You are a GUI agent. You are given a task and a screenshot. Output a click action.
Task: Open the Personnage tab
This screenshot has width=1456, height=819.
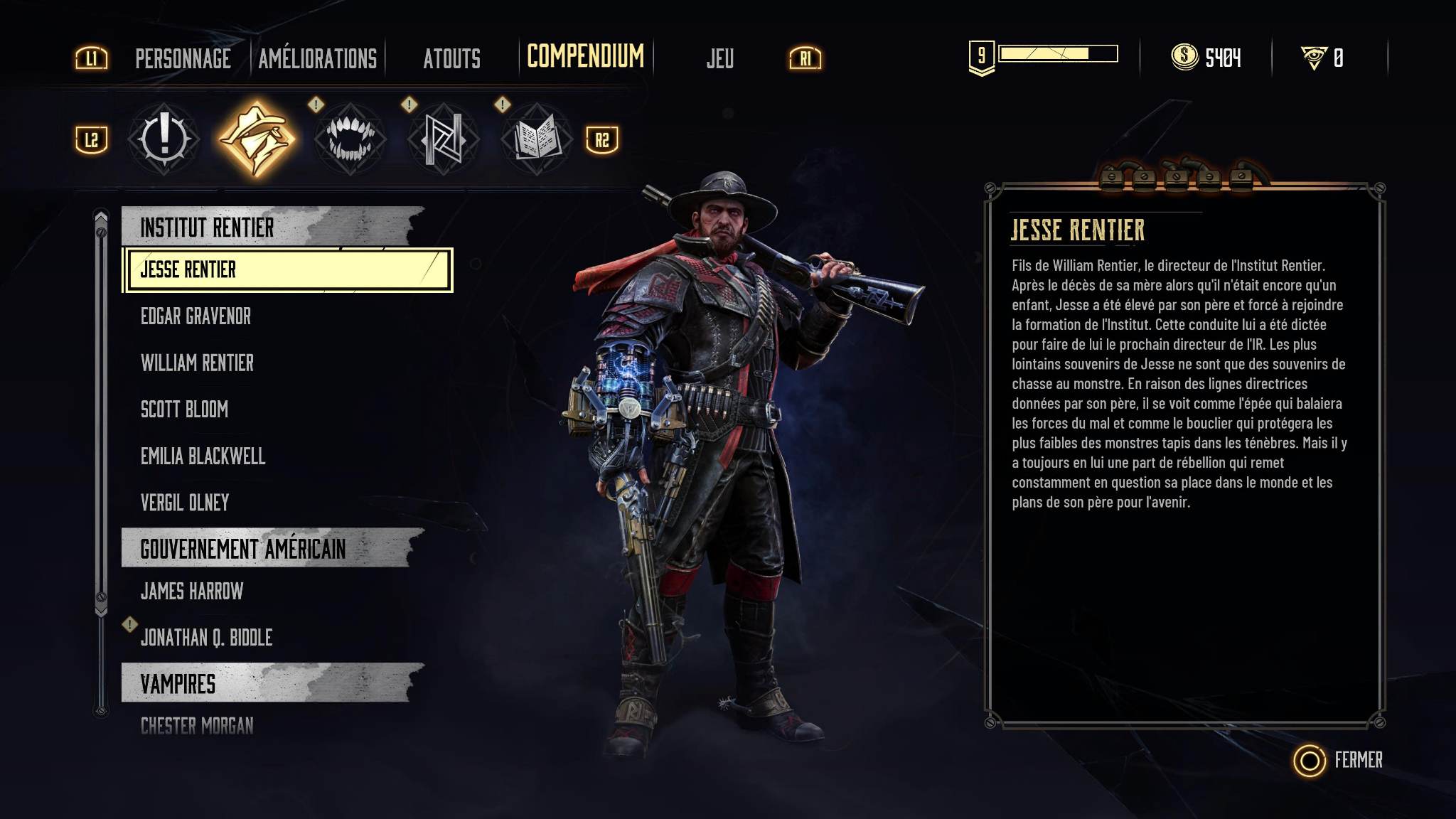coord(183,58)
